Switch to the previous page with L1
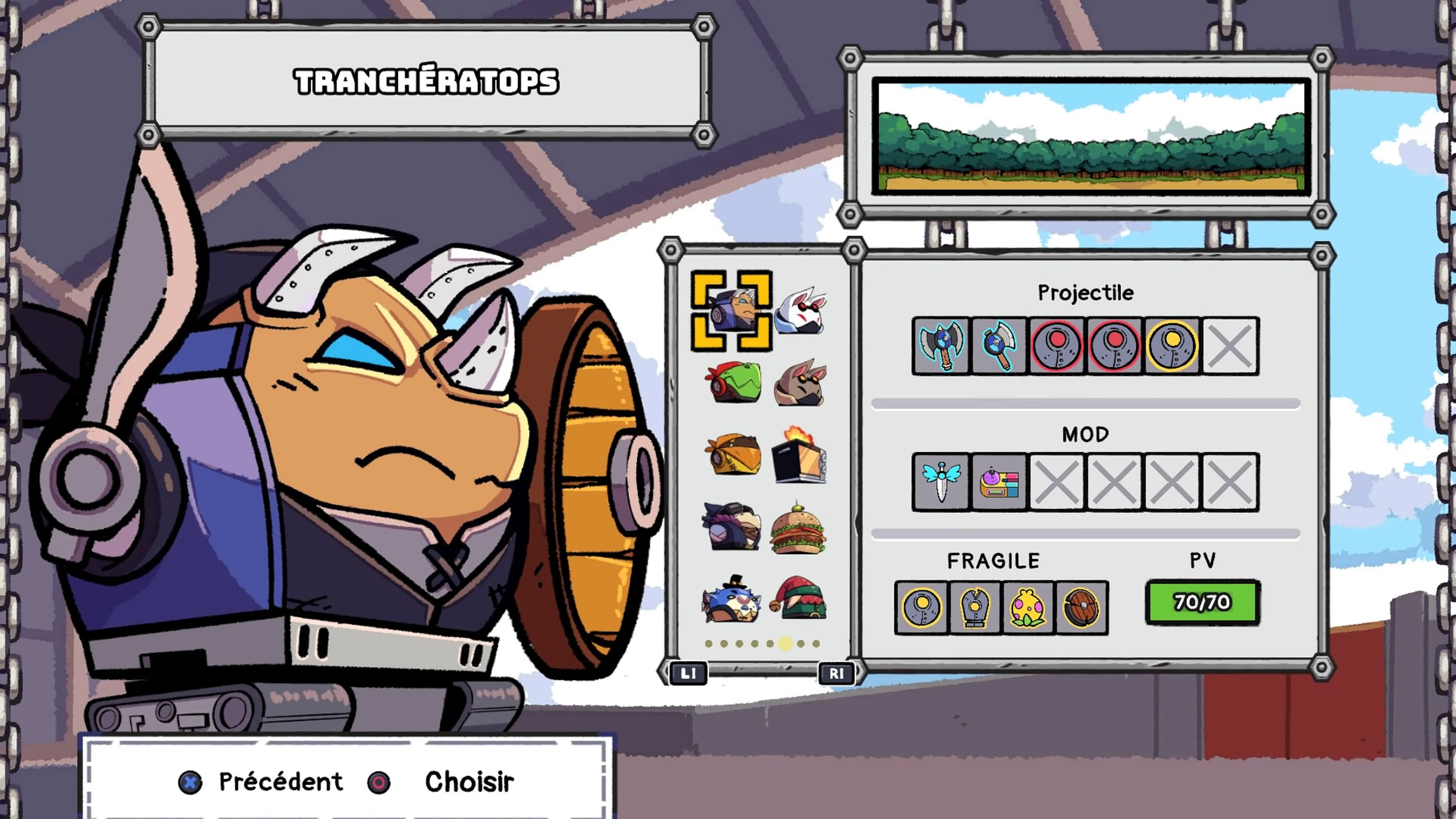This screenshot has width=1456, height=819. [x=688, y=673]
